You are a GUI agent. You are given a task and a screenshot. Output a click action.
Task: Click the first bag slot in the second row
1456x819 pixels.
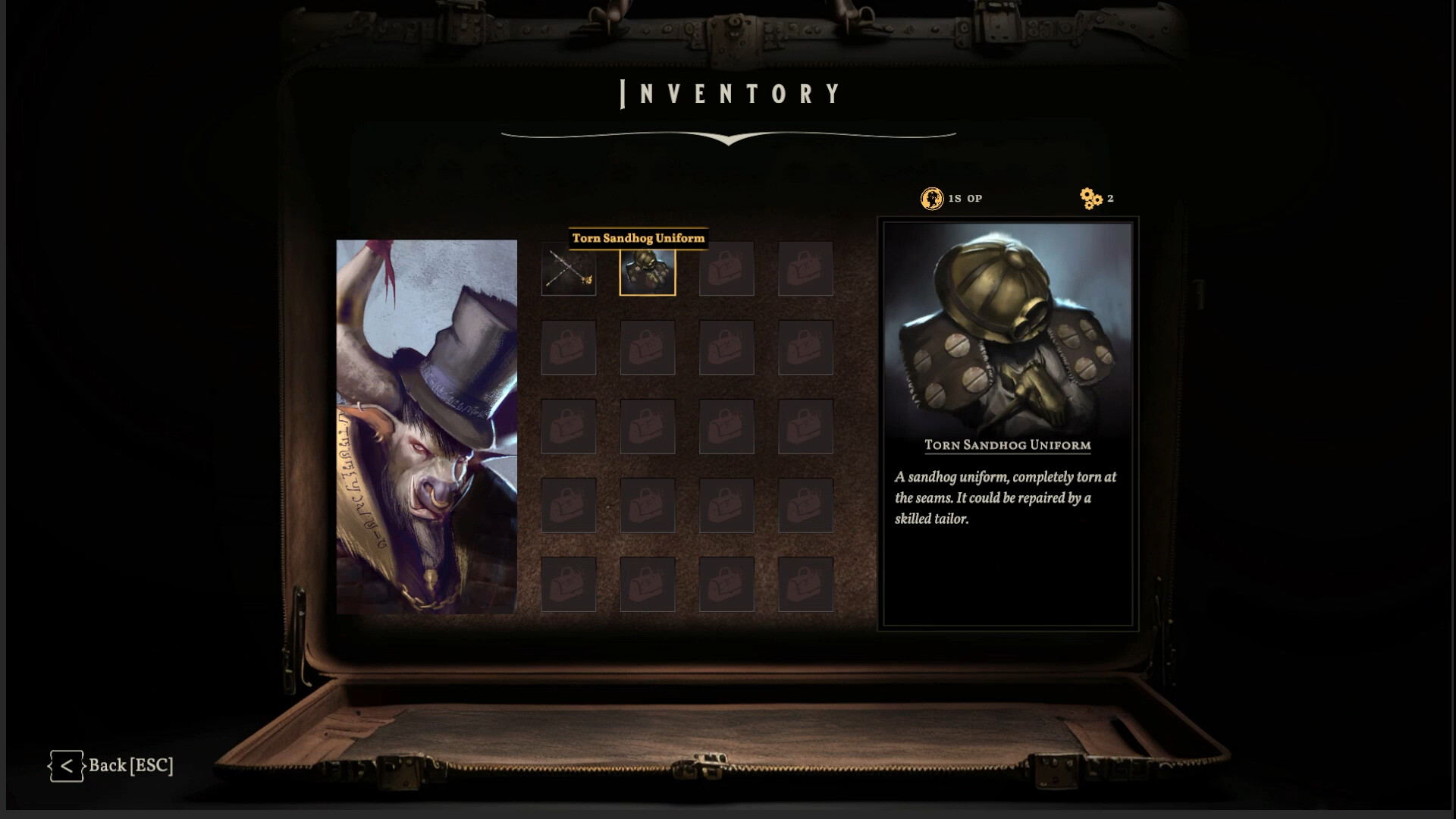click(569, 347)
